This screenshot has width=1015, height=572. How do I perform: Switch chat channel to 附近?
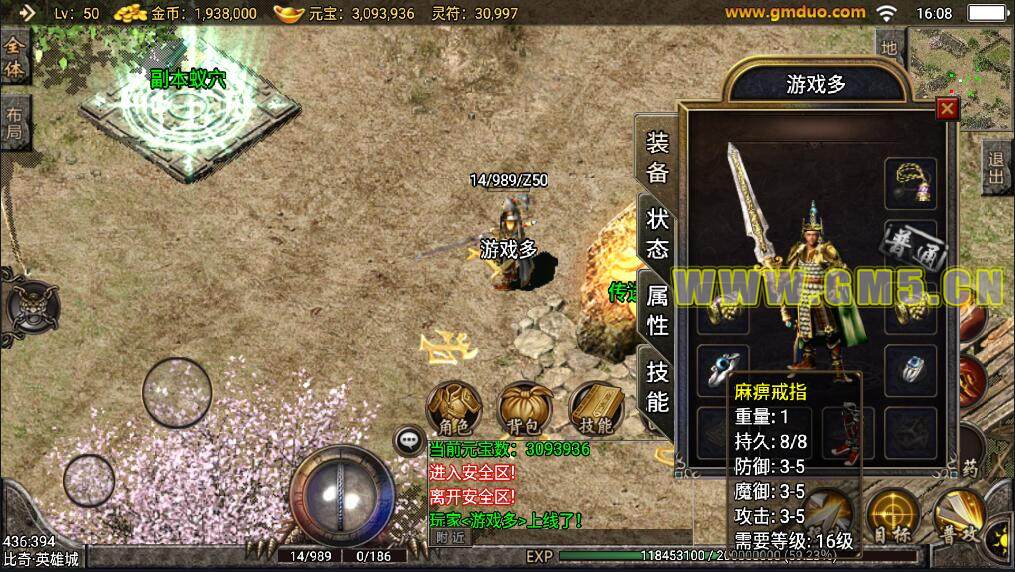pyautogui.click(x=452, y=536)
